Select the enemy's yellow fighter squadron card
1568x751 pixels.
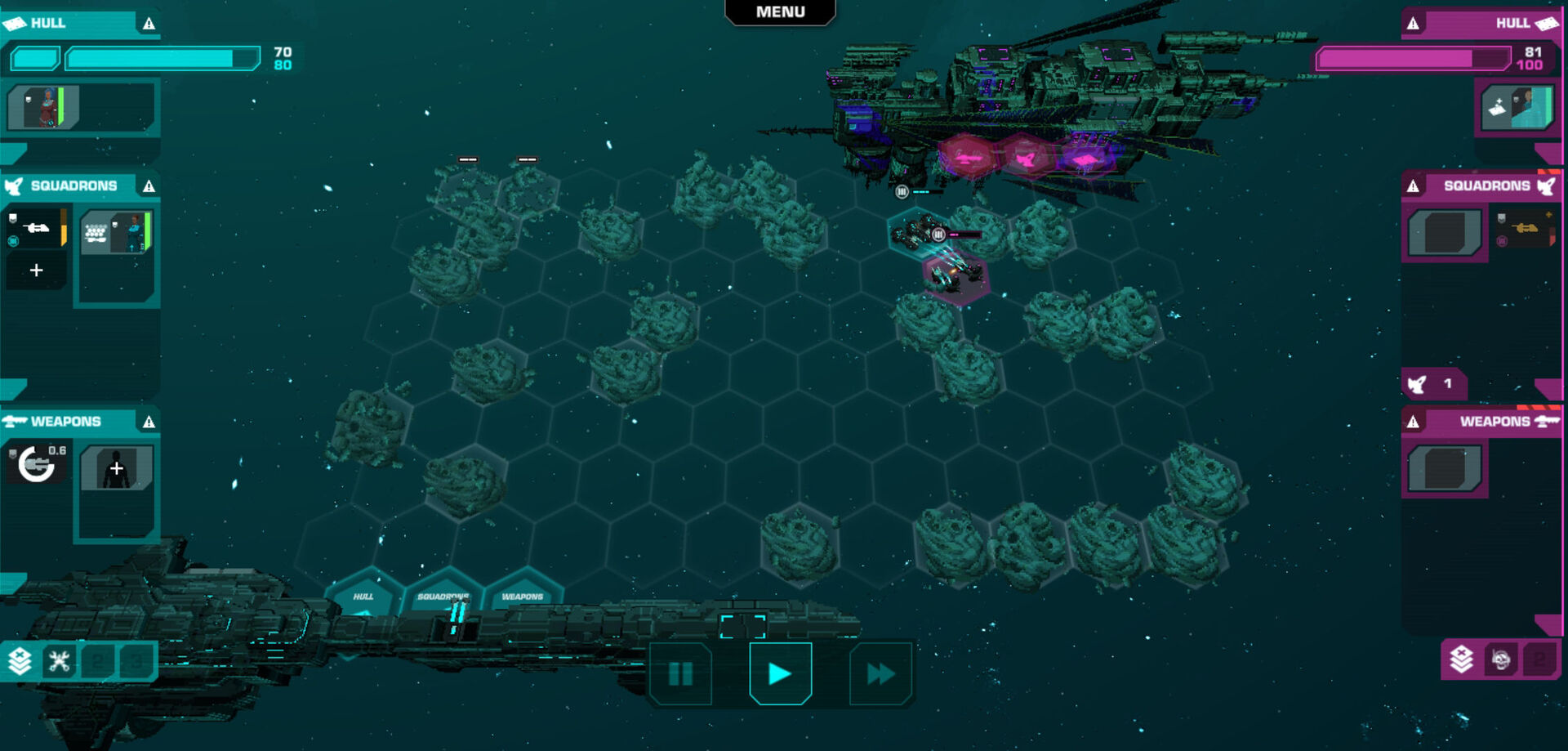click(x=1525, y=229)
